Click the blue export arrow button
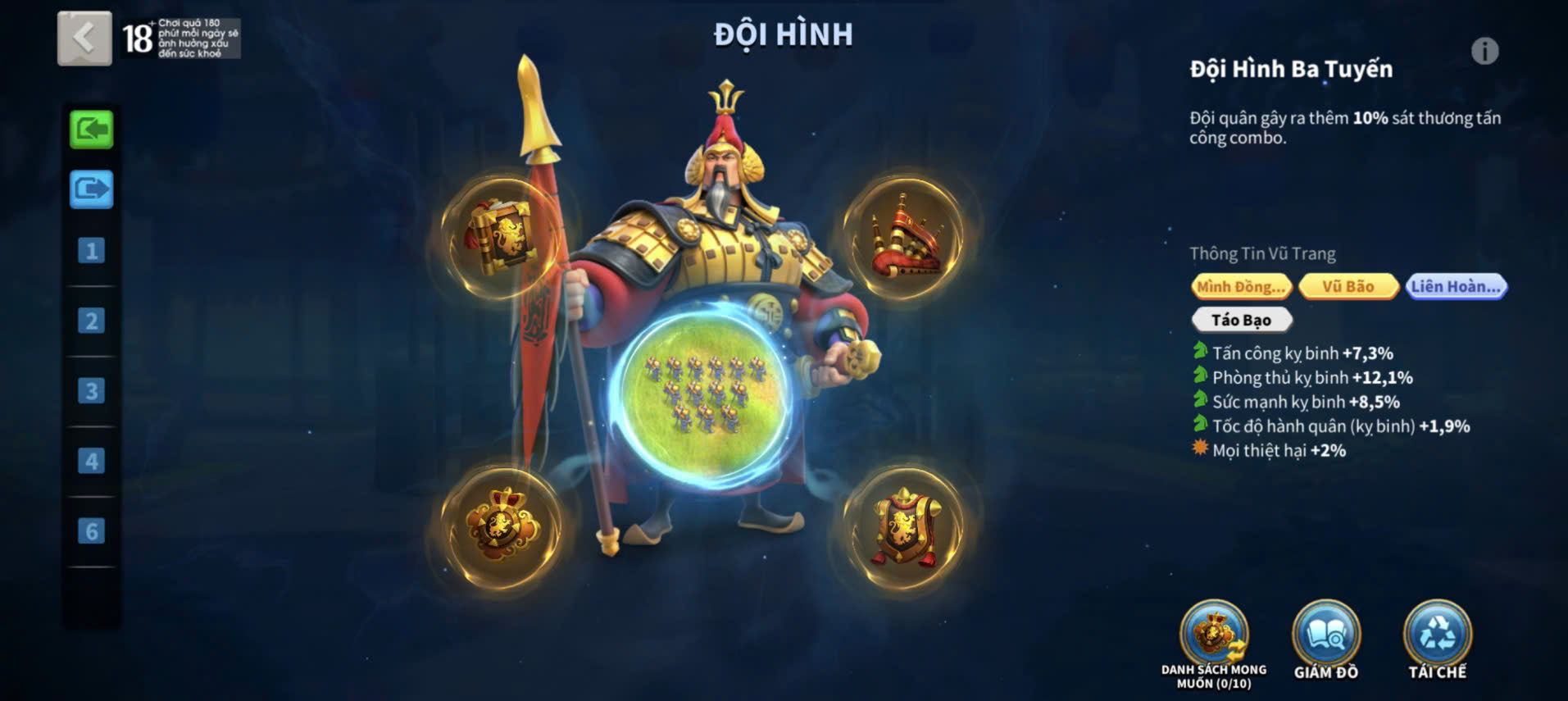The width and height of the screenshot is (1568, 701). [x=91, y=189]
